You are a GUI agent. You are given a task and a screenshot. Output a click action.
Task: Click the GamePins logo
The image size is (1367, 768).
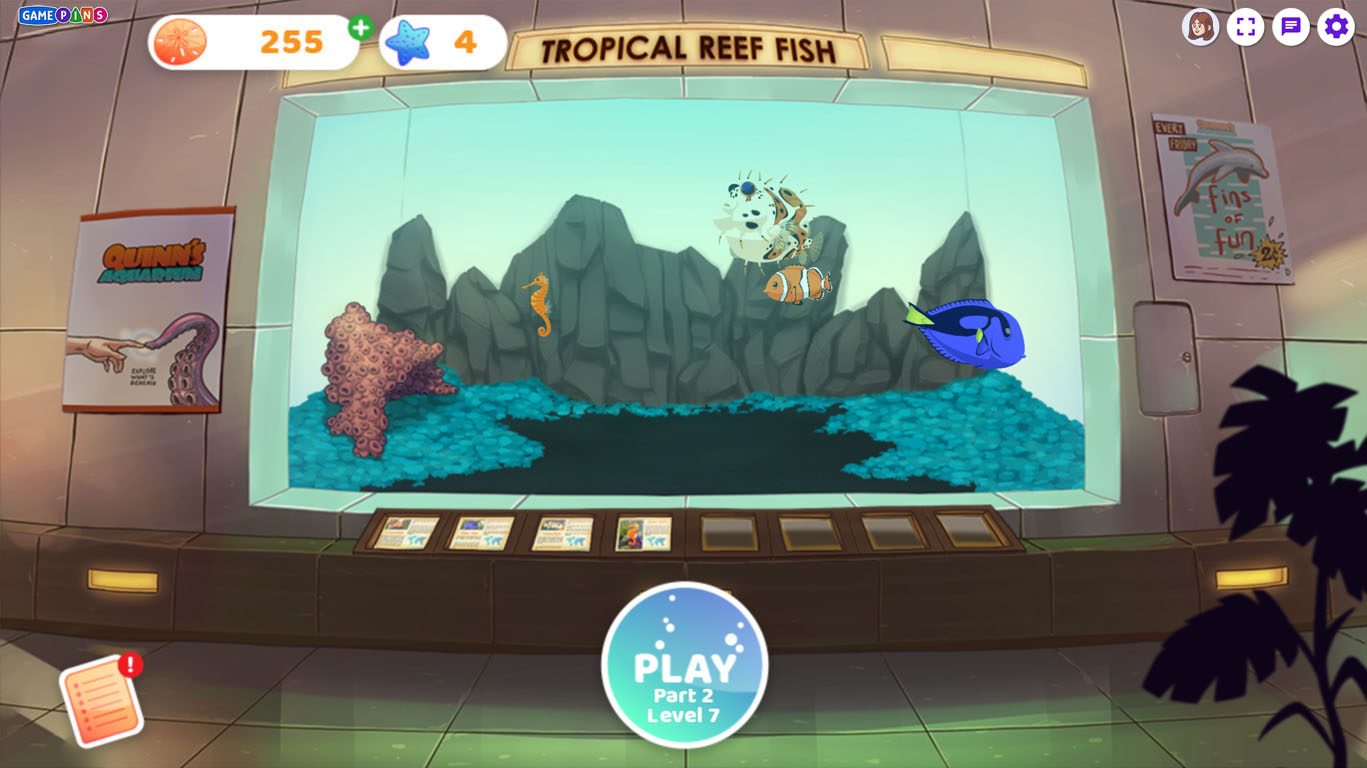click(x=62, y=15)
